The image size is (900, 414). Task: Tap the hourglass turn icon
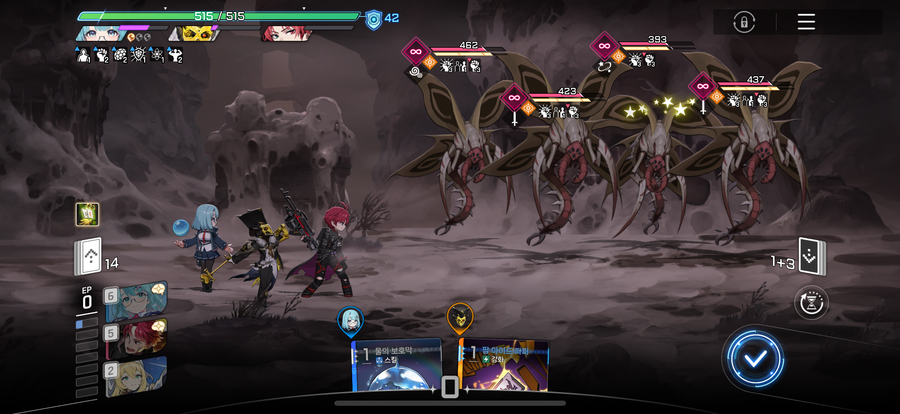point(811,302)
